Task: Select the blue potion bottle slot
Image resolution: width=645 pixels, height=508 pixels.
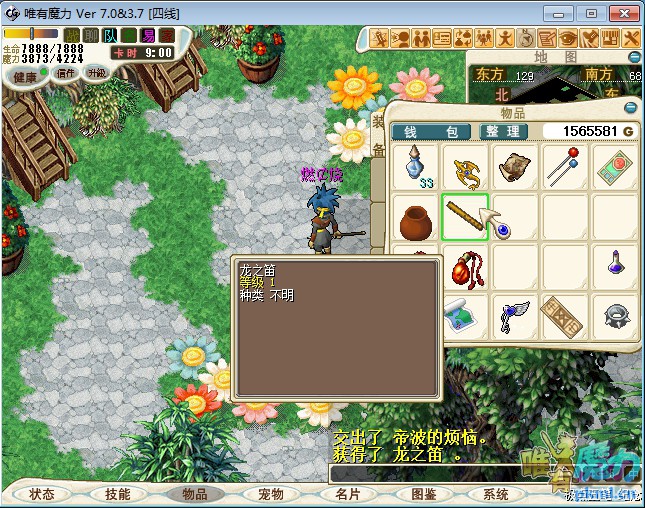Action: (x=415, y=167)
